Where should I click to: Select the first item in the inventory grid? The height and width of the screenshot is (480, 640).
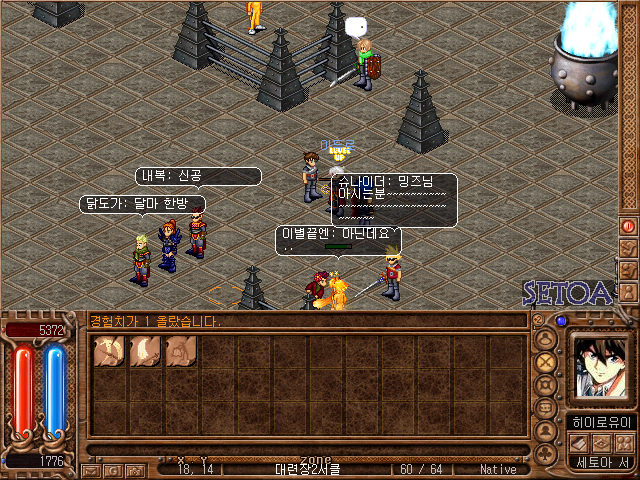[x=108, y=350]
